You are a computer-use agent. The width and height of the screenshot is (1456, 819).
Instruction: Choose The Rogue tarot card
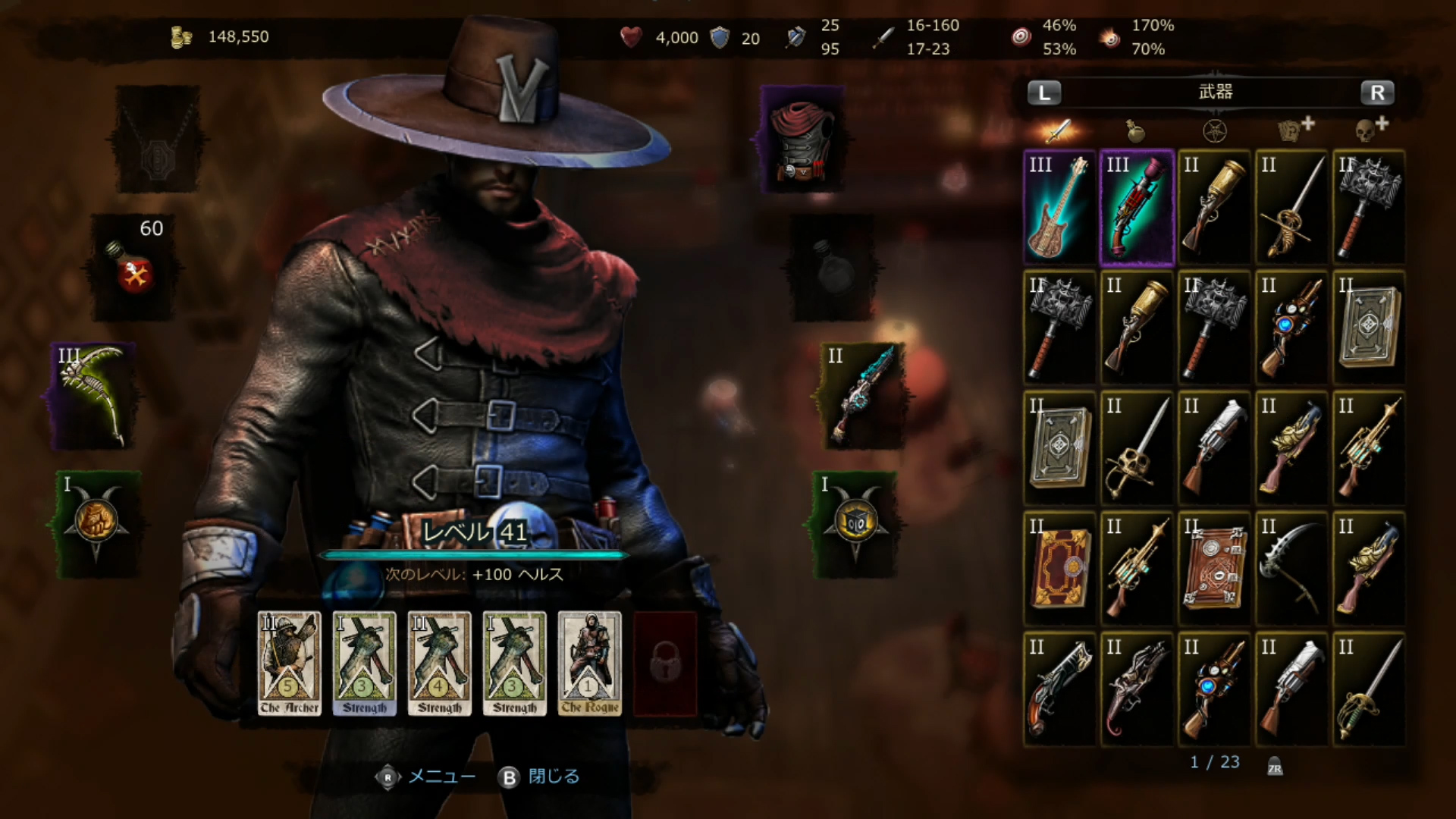pos(589,664)
